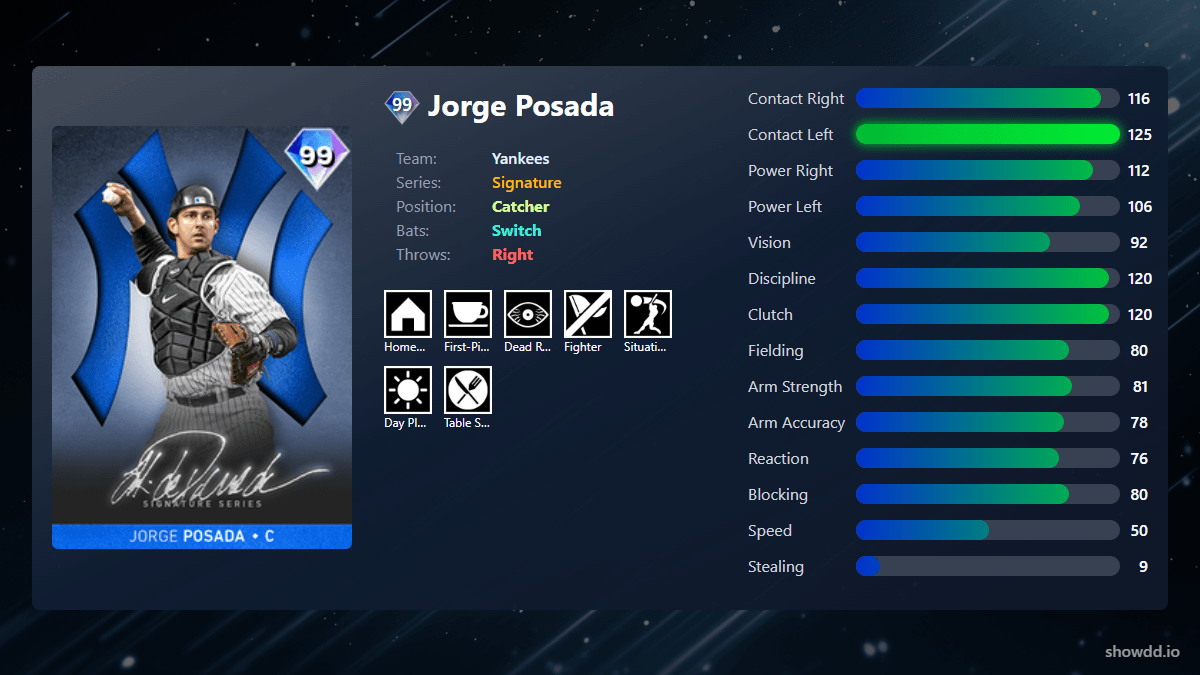Click the Table Setter fork and knife icon
Image resolution: width=1200 pixels, height=675 pixels.
pos(468,390)
